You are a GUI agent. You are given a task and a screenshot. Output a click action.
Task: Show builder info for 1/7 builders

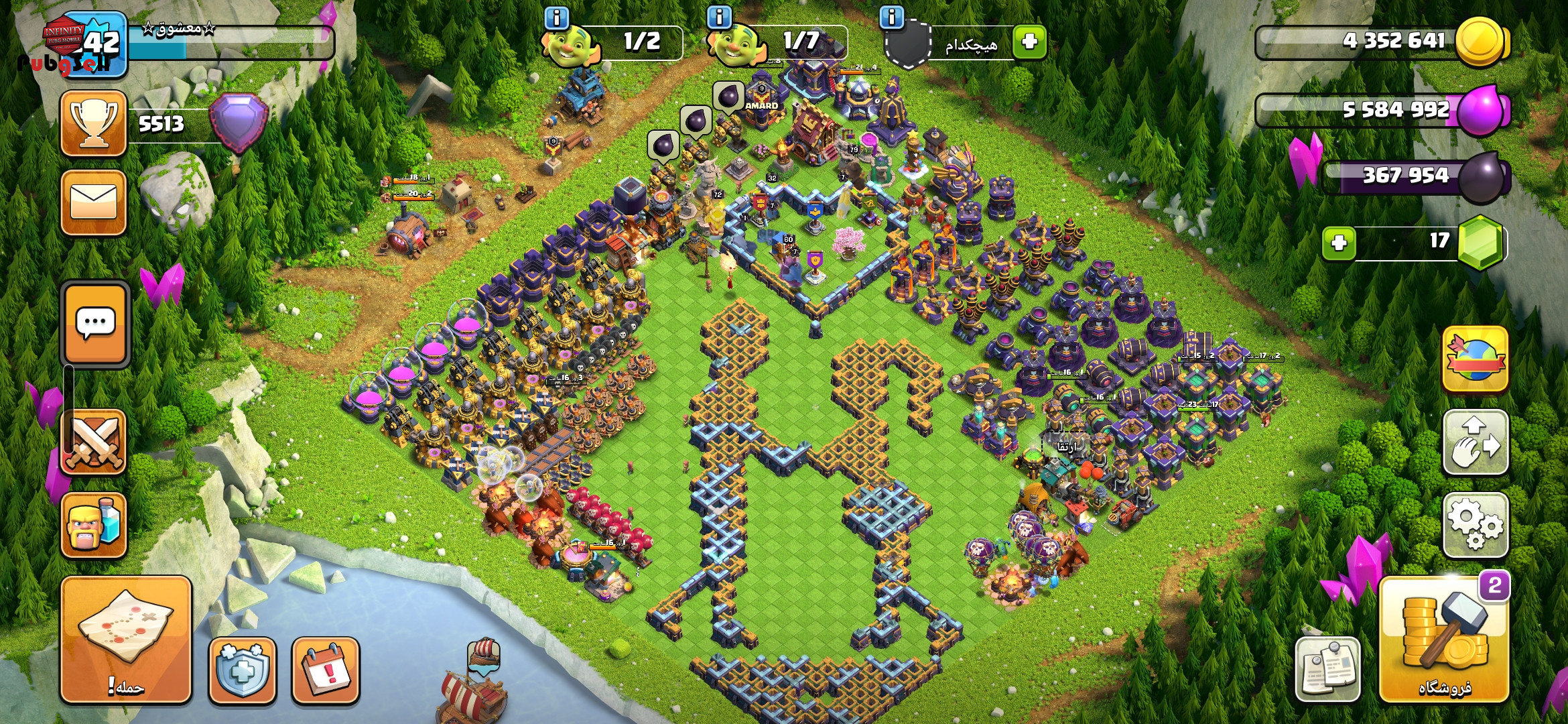click(719, 17)
